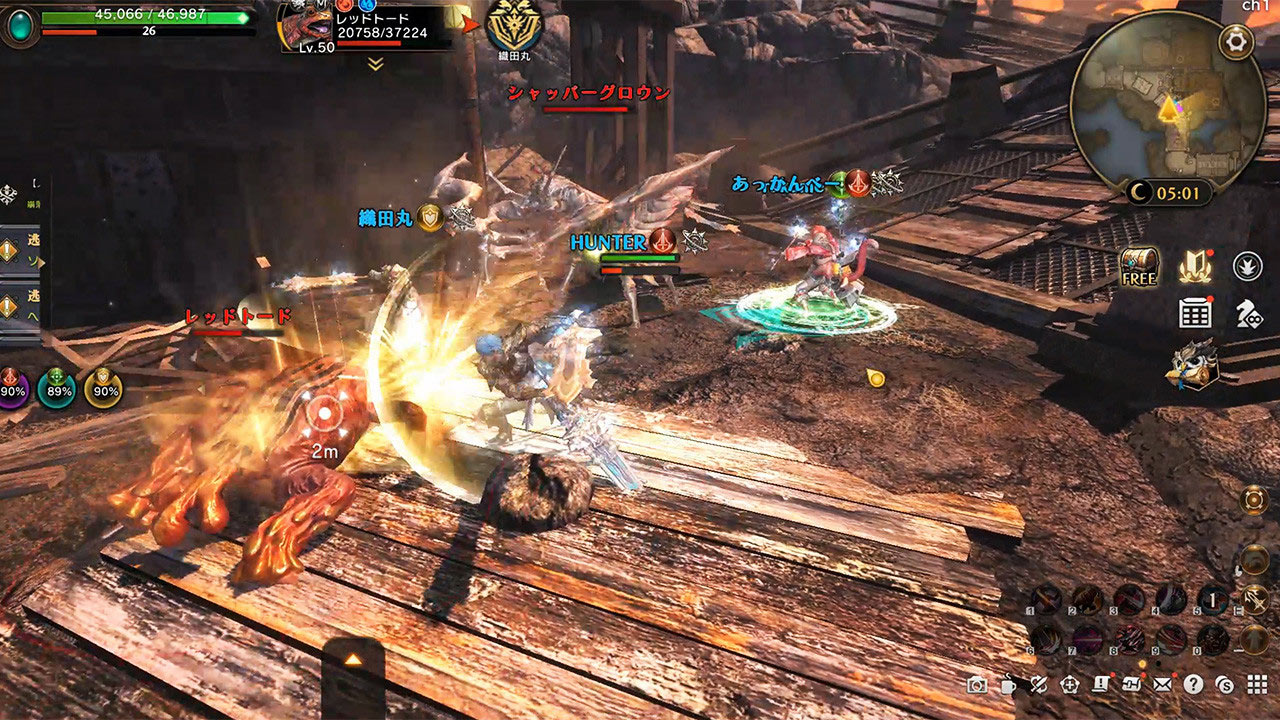Open the quest scroll exclamation icon
This screenshot has height=720, width=1280.
1101,685
